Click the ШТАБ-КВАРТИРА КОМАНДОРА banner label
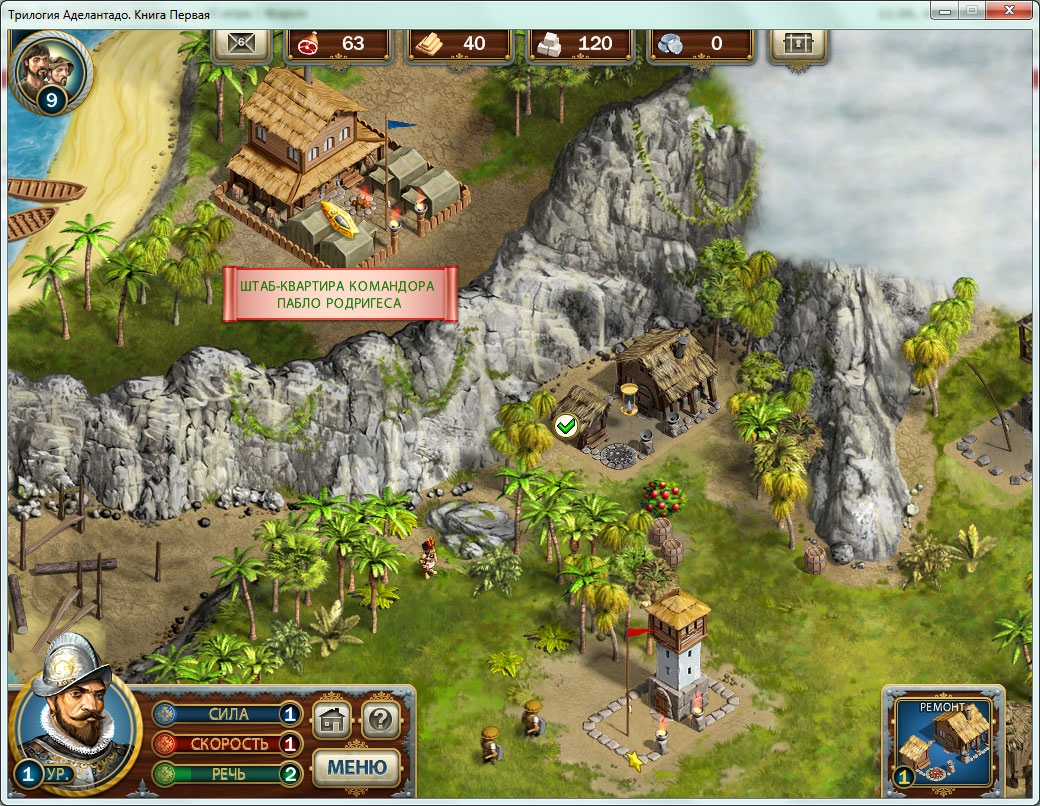Screen dimensions: 1040x806 click(339, 294)
